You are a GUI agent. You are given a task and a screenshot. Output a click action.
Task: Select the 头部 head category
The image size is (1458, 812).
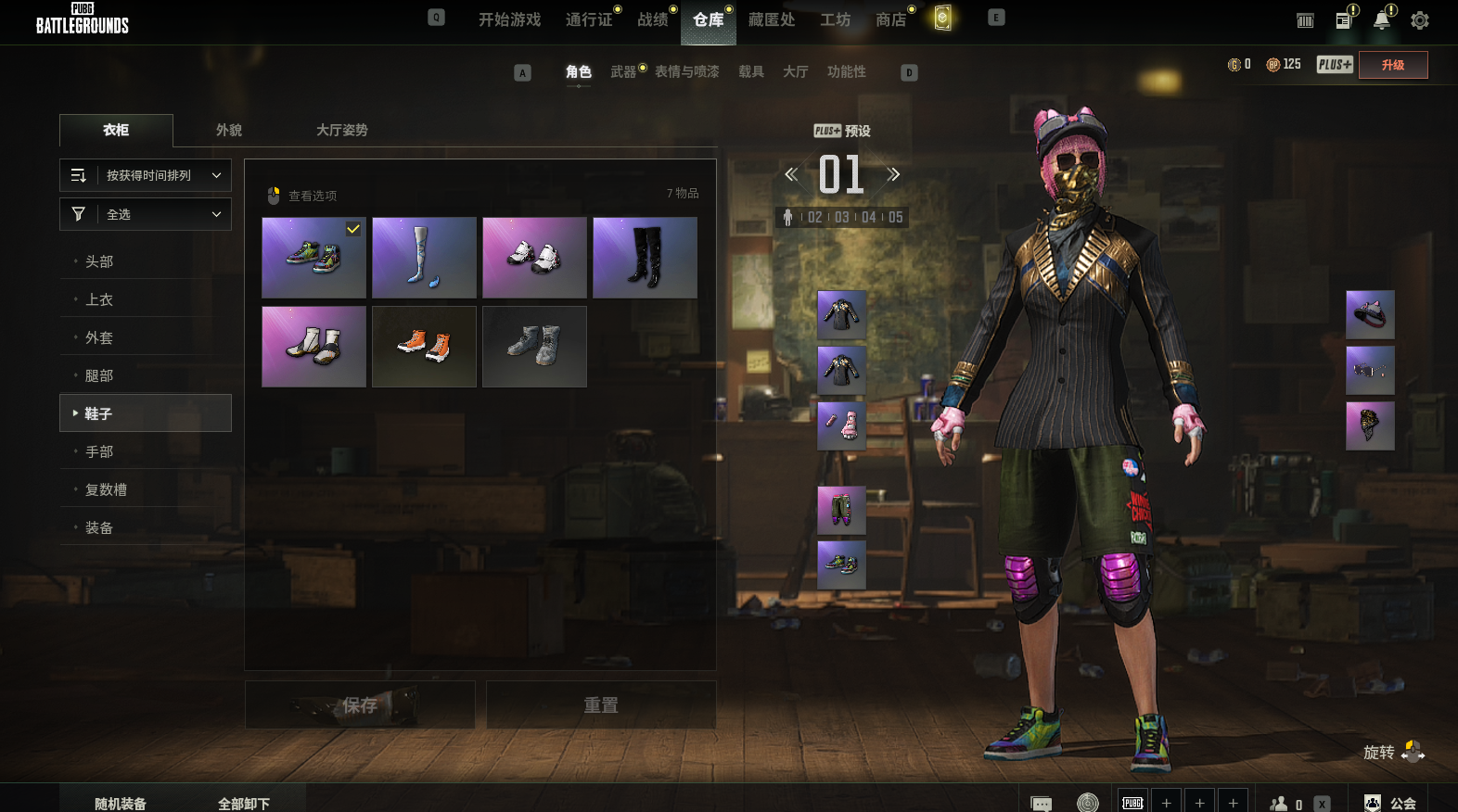(99, 261)
